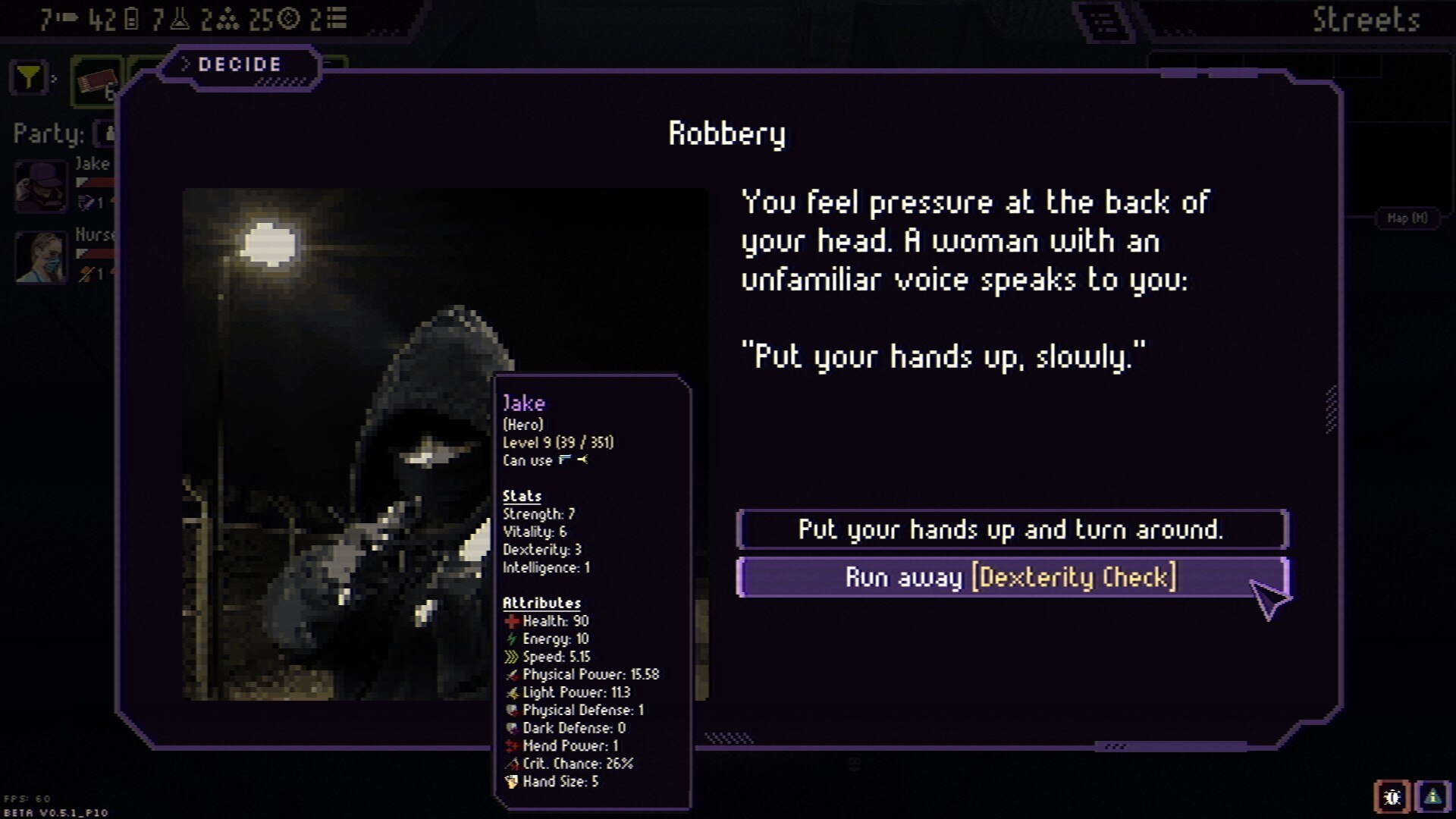Click the matchbook item slot
Viewport: 1456px width, 819px height.
click(97, 81)
